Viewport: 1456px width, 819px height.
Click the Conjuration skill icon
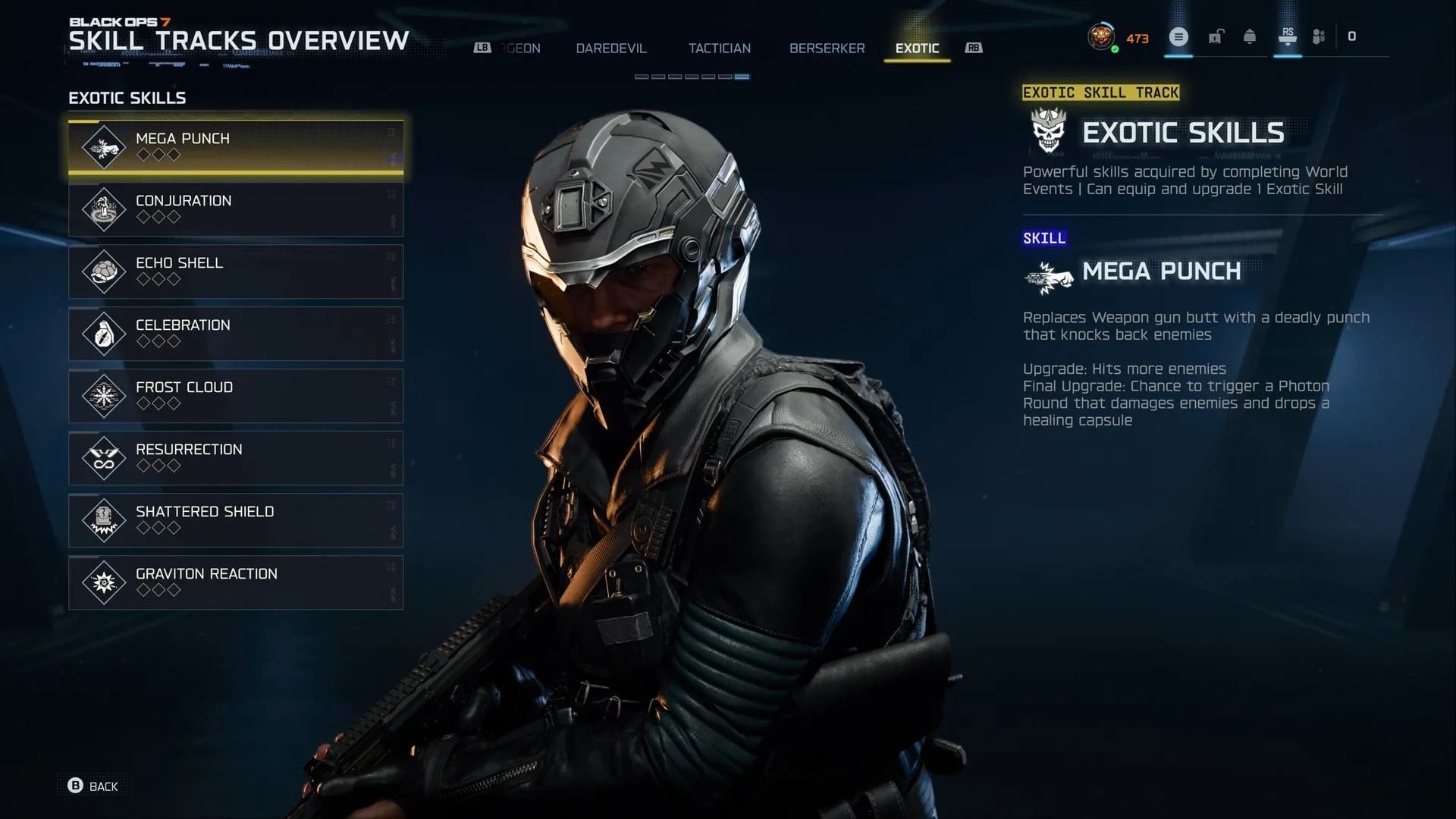pos(104,208)
